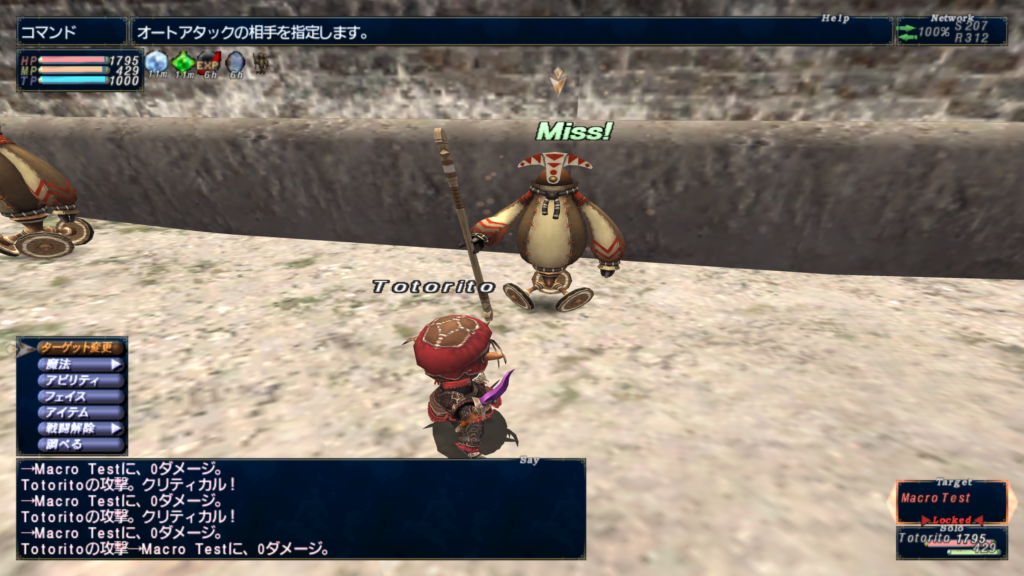
Task: Choose アビリティ from the command list
Action: click(80, 380)
